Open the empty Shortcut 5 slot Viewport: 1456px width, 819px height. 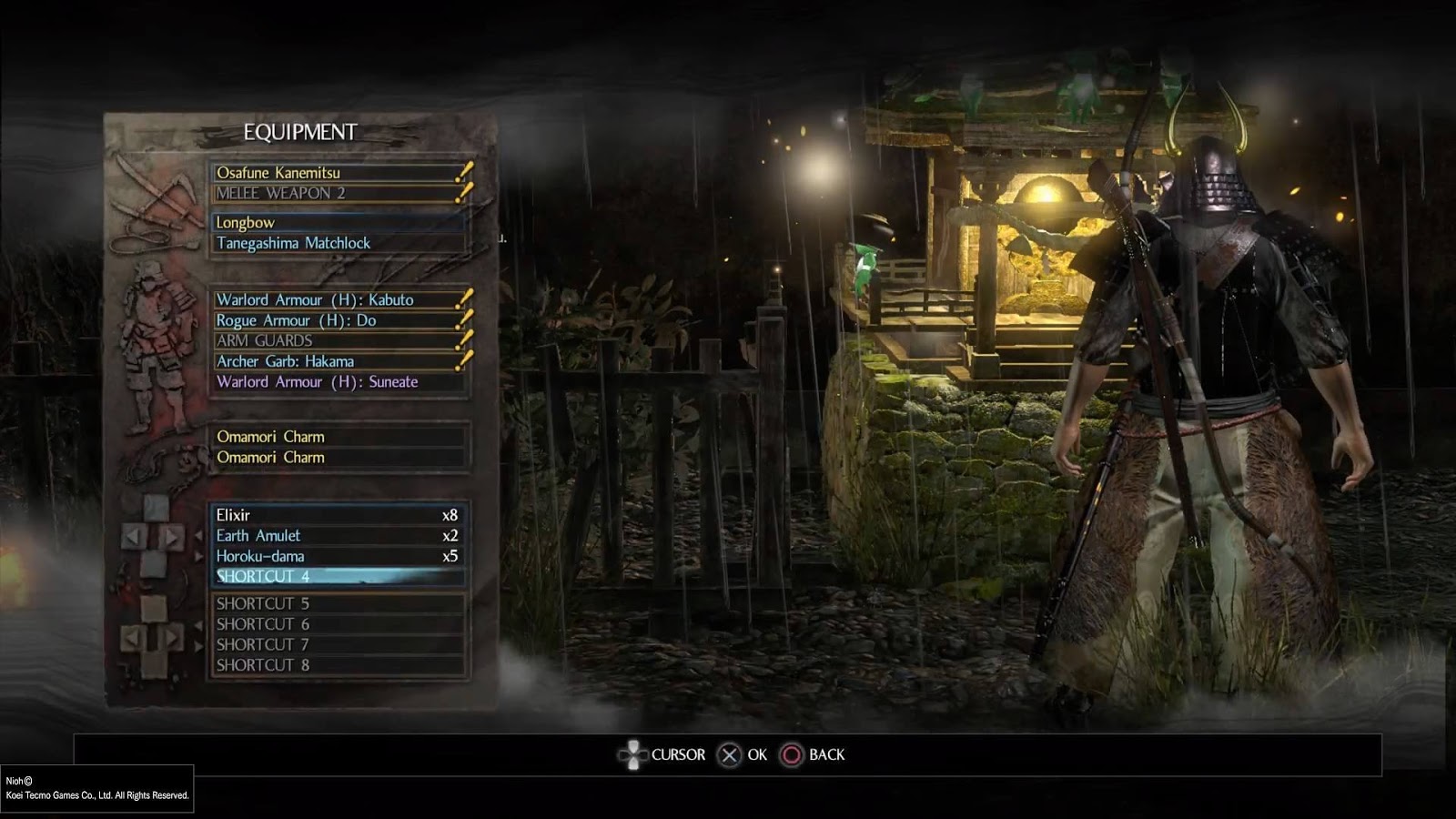pyautogui.click(x=337, y=603)
